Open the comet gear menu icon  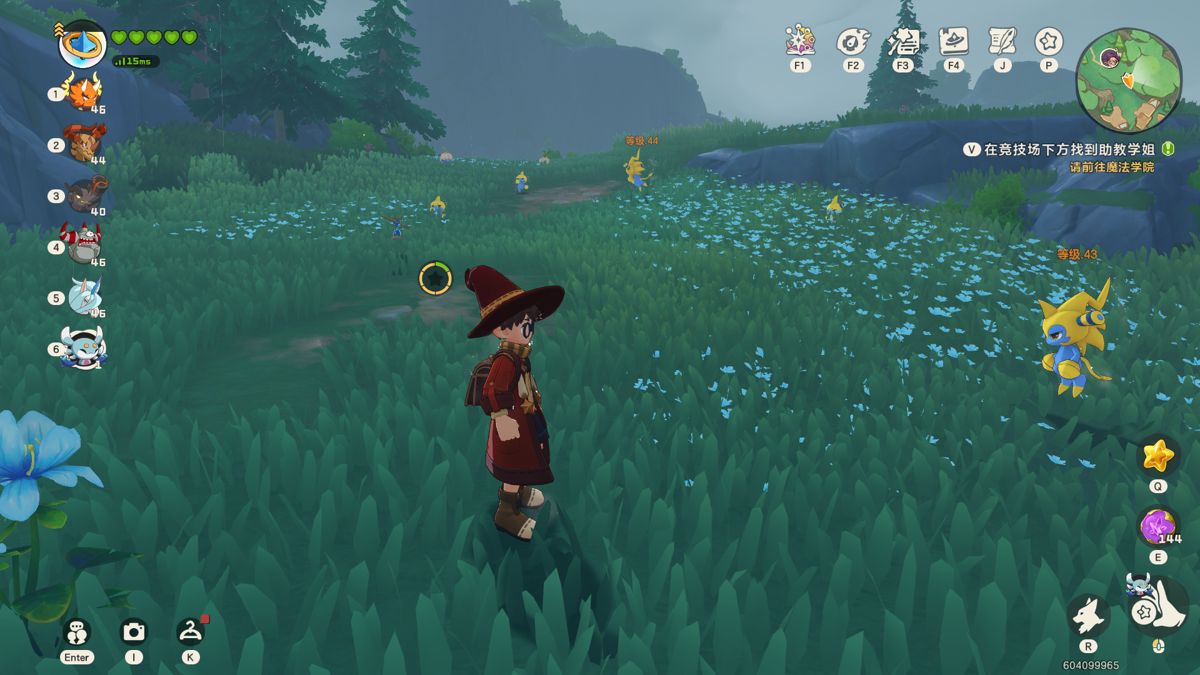[852, 41]
